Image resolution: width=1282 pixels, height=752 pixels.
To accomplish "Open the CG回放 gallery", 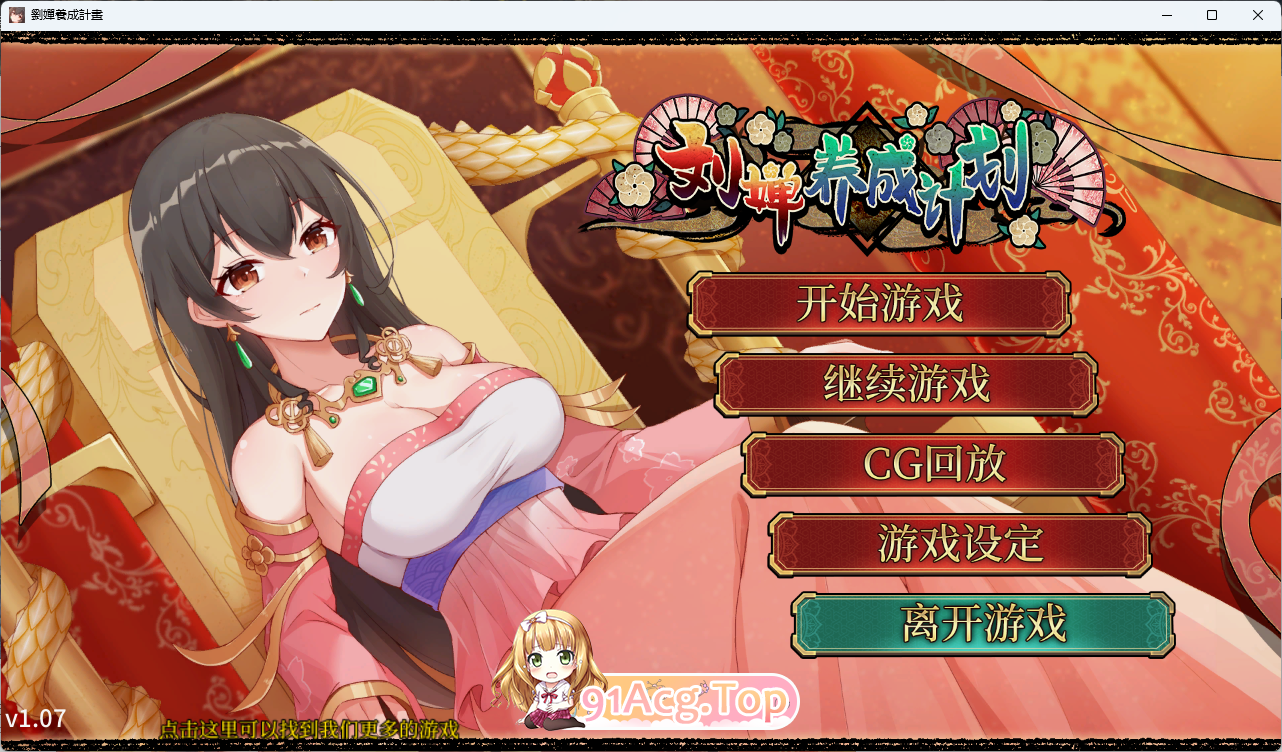I will 930,463.
